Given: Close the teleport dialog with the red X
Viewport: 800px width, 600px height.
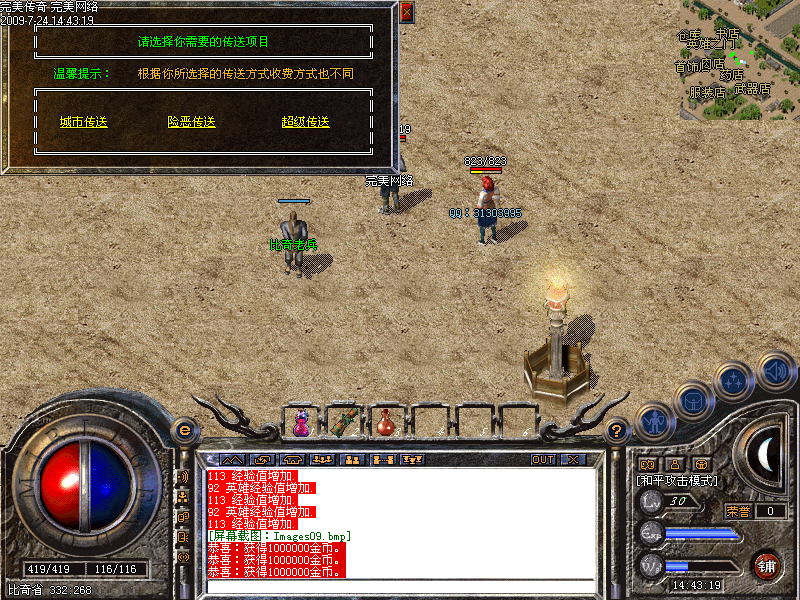Looking at the screenshot, I should click(x=406, y=13).
